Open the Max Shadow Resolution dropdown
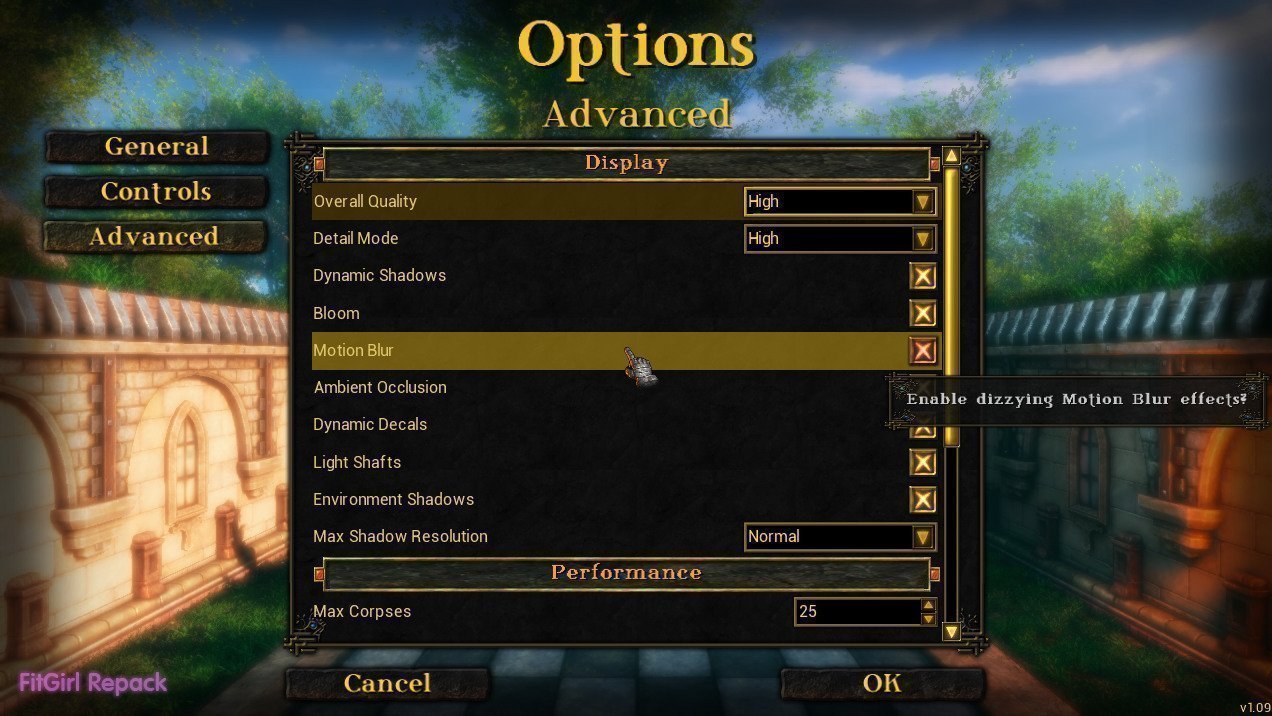The image size is (1272, 716). (922, 537)
